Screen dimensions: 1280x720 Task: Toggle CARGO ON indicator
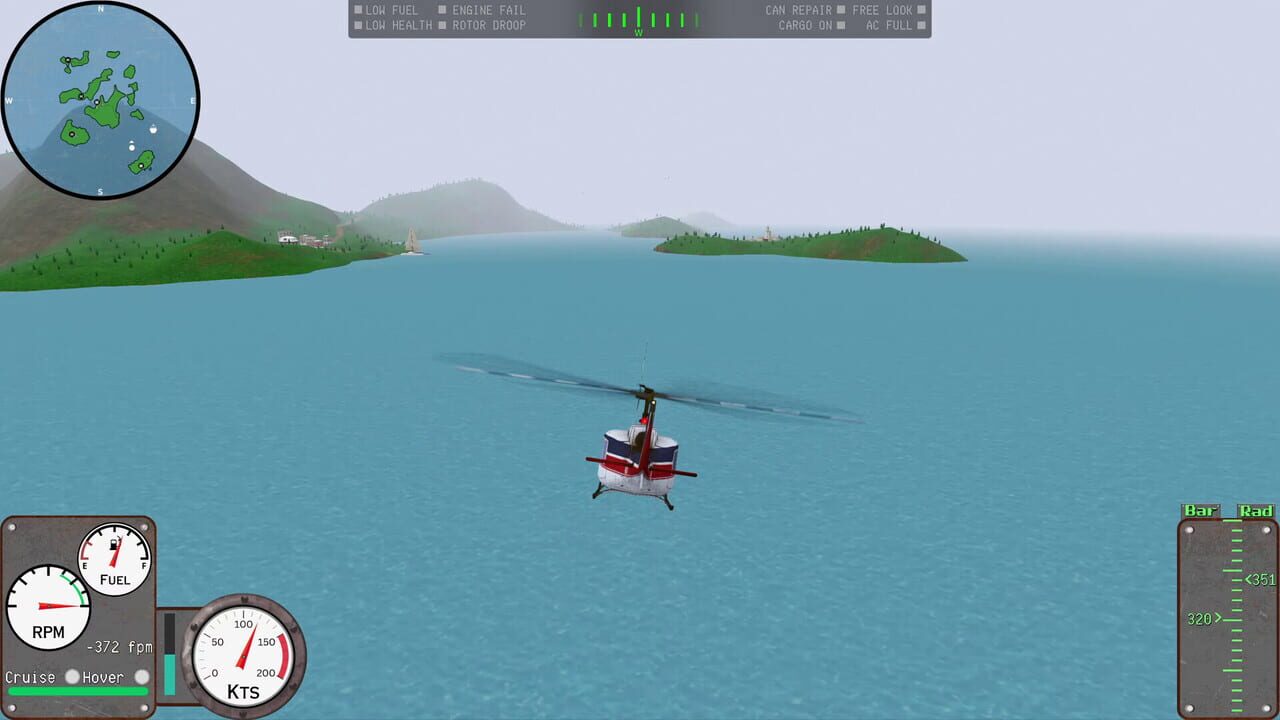[x=805, y=23]
